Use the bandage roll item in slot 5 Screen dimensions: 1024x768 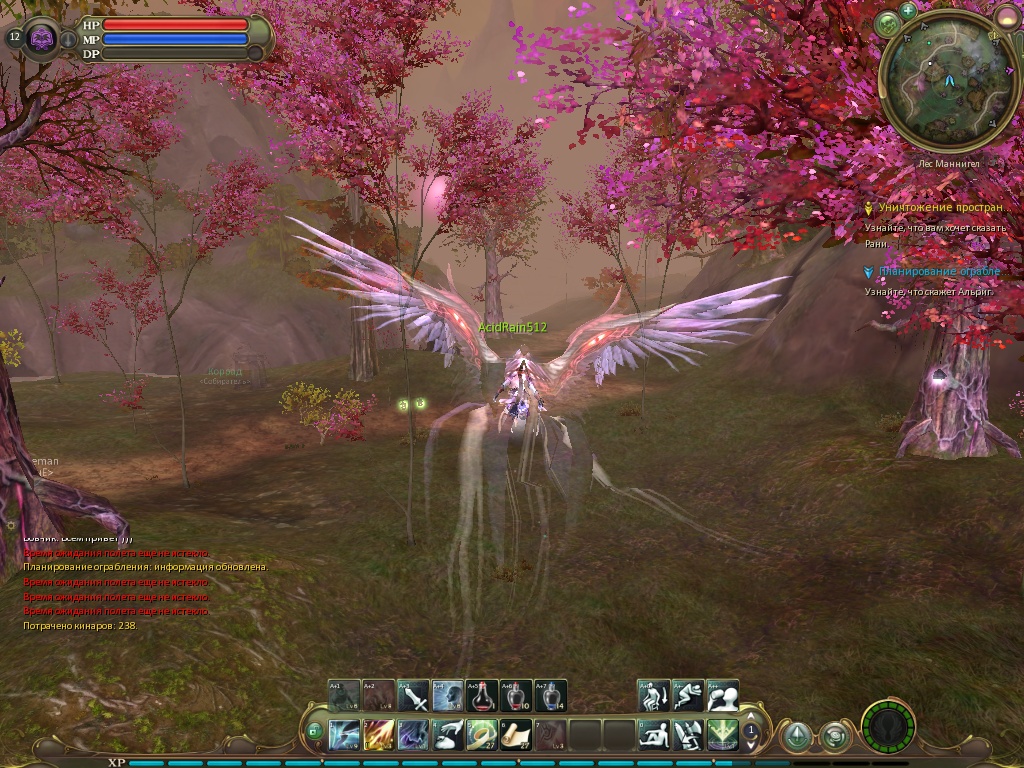tap(482, 735)
